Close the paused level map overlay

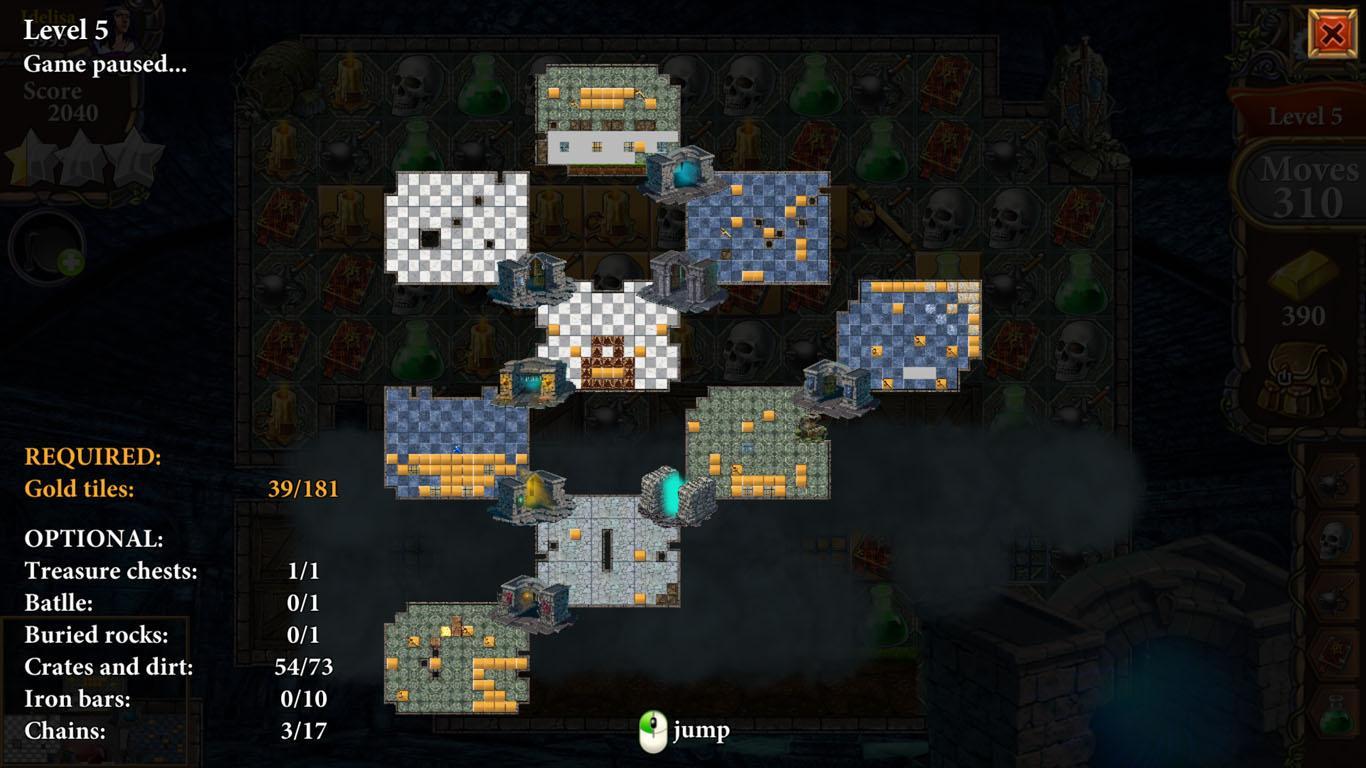coord(1332,34)
